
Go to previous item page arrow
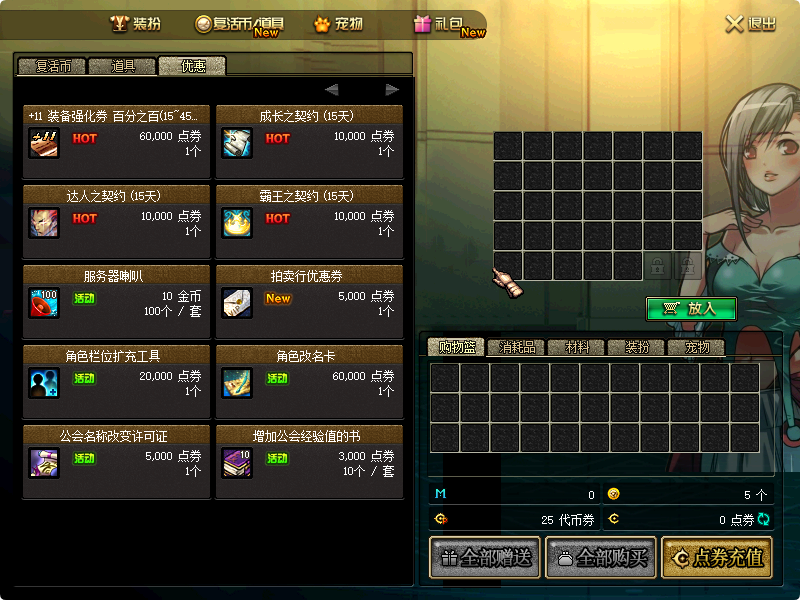[x=332, y=90]
